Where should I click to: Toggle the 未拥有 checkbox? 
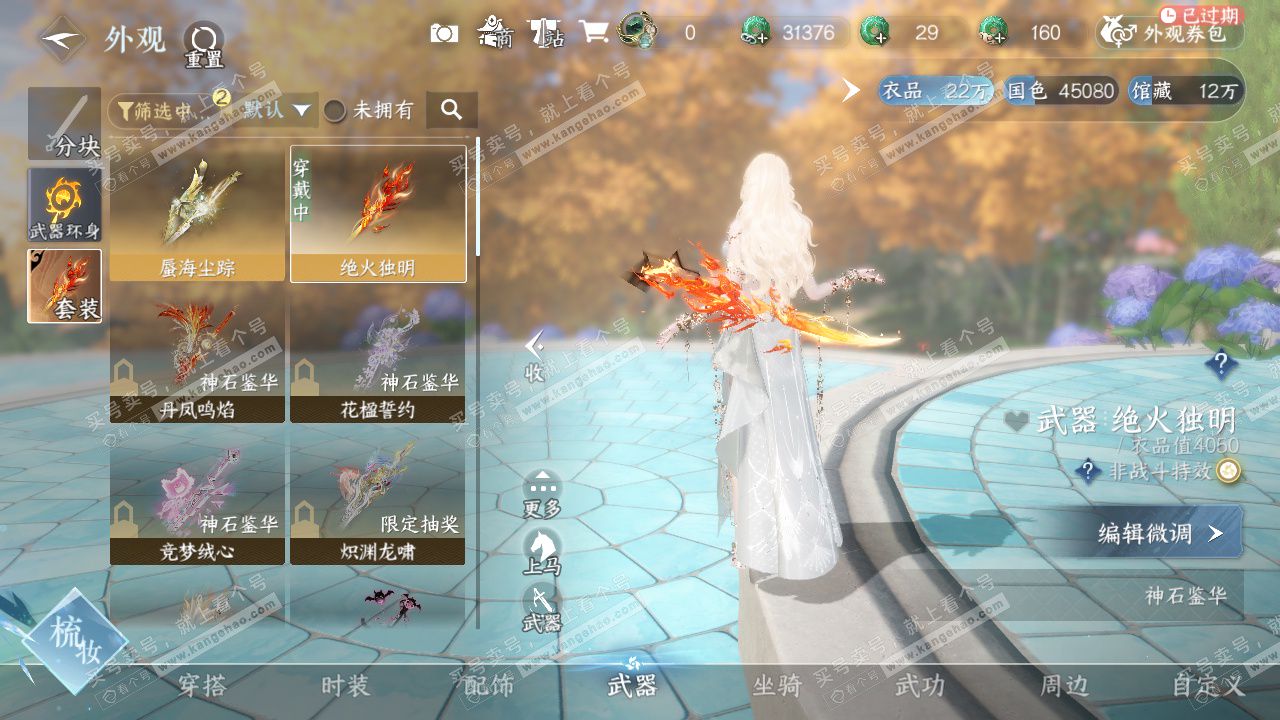click(x=335, y=110)
